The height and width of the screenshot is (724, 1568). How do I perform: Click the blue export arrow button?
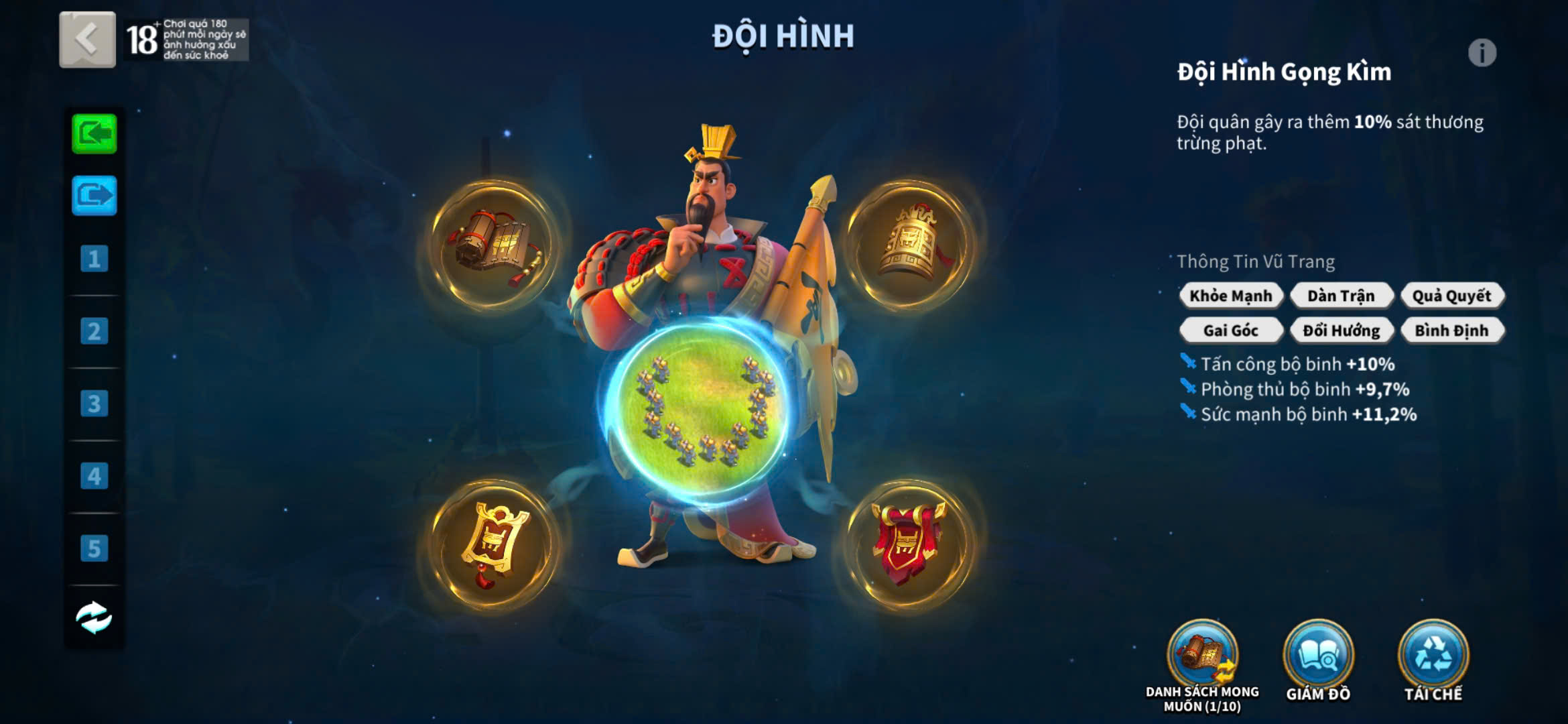click(94, 196)
